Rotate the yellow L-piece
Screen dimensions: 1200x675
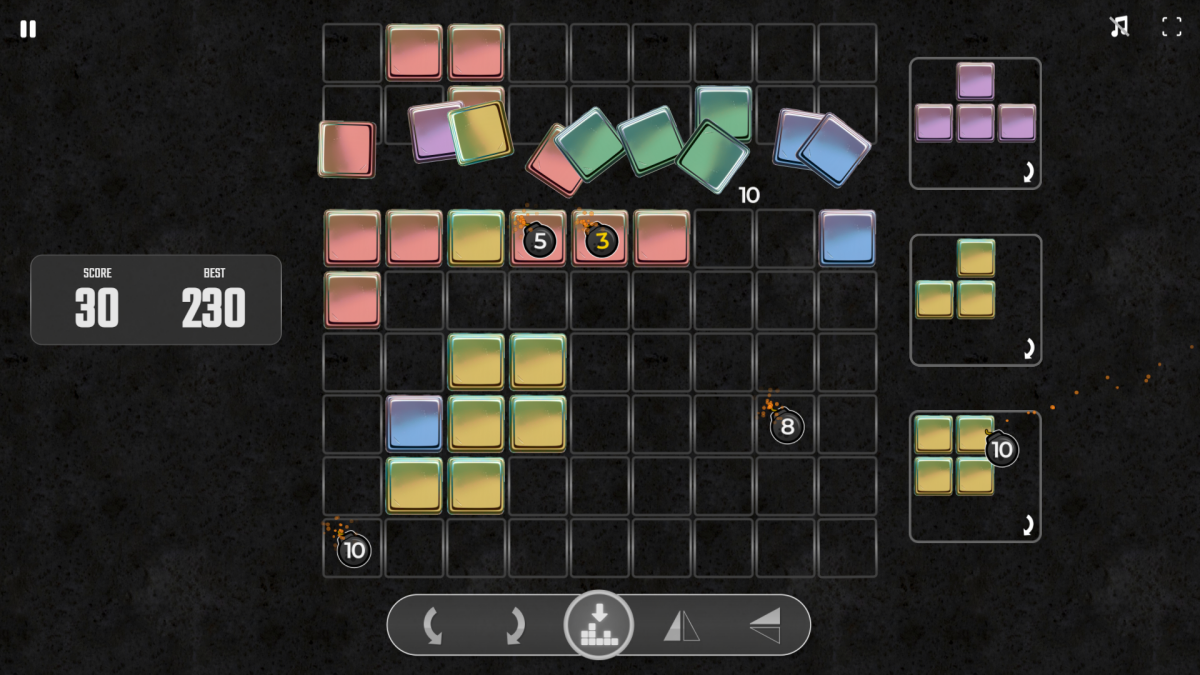coord(1027,349)
